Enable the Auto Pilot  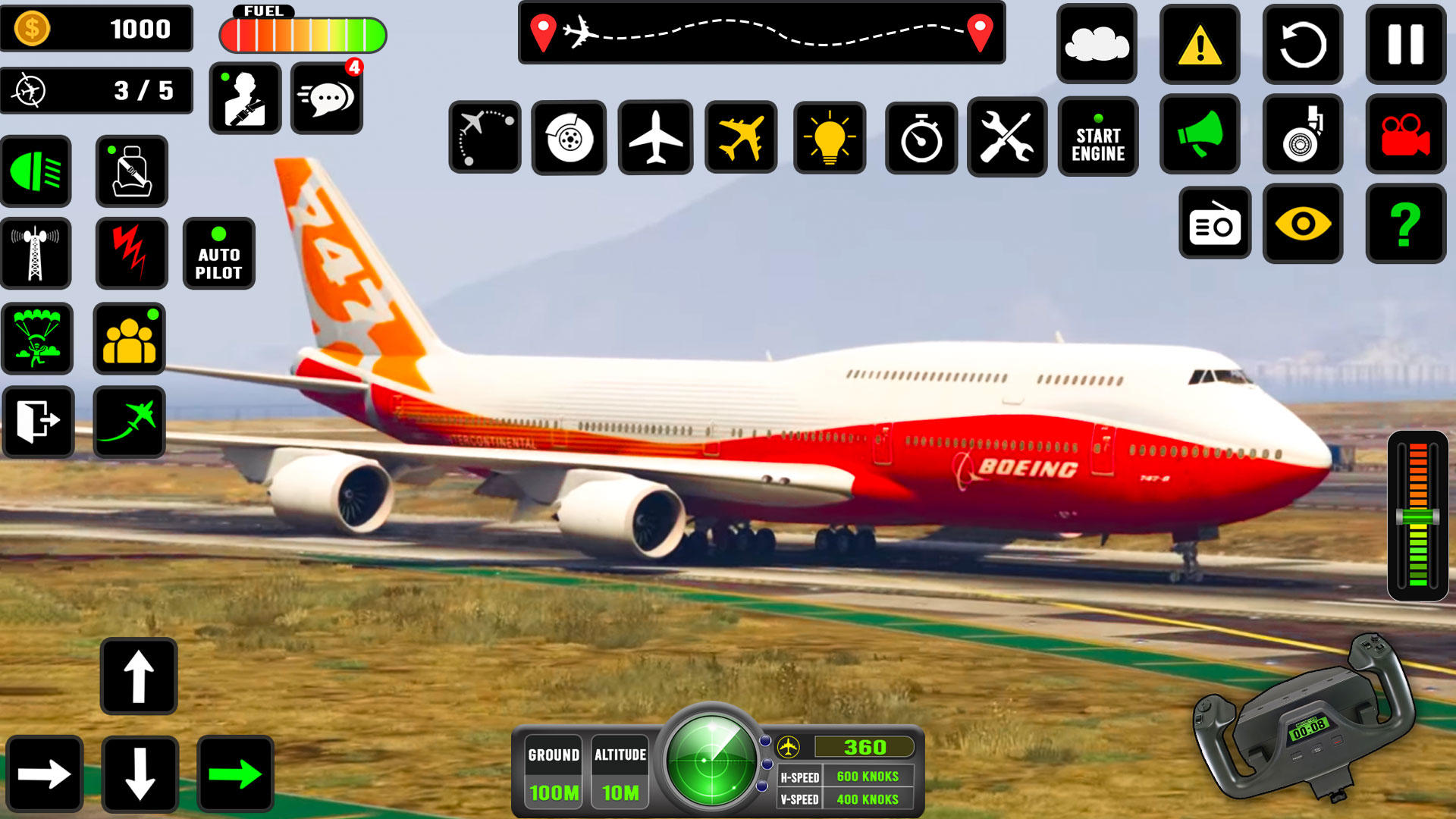pyautogui.click(x=219, y=253)
